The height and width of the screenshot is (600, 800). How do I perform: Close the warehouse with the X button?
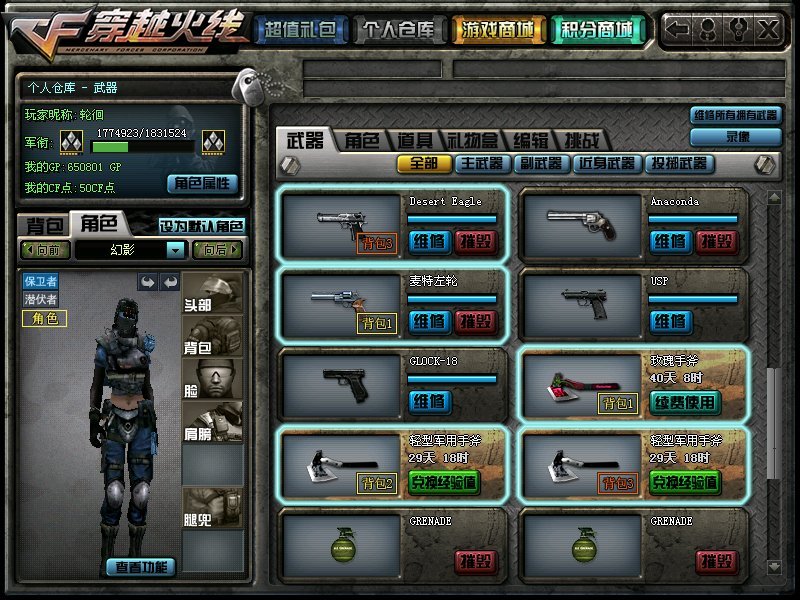(768, 29)
